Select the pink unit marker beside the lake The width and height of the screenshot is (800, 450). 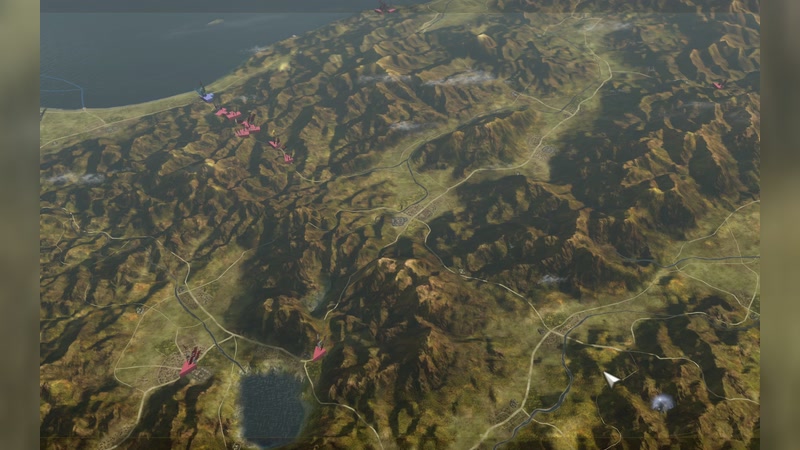(x=318, y=352)
